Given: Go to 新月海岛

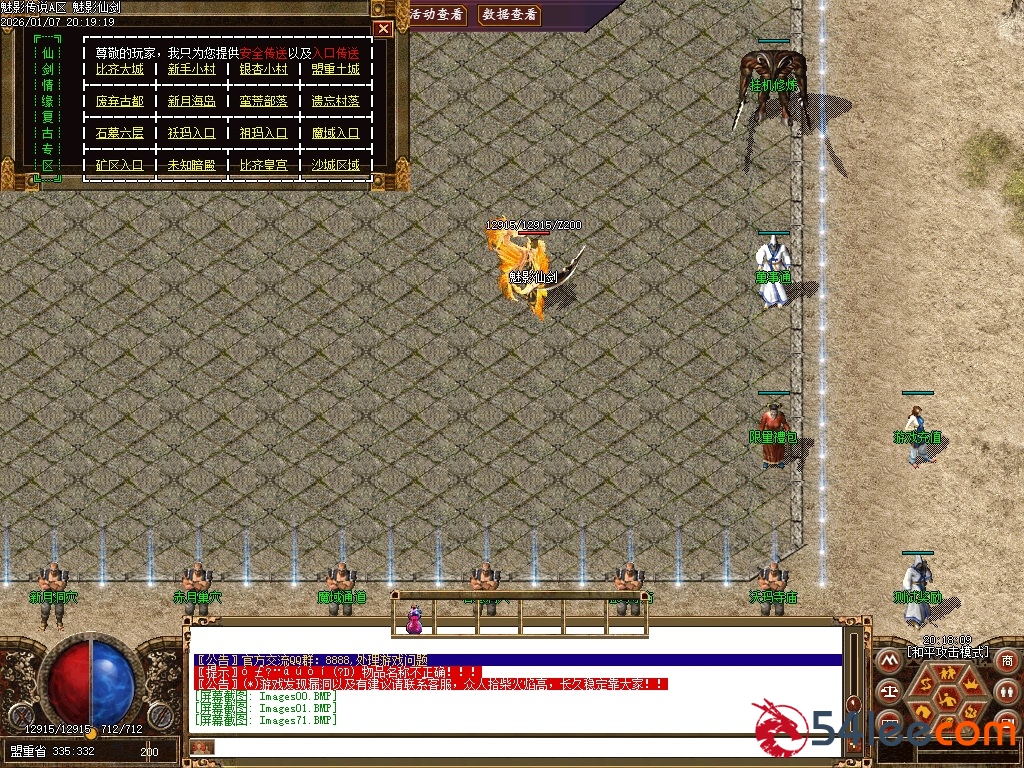Looking at the screenshot, I should 191,101.
